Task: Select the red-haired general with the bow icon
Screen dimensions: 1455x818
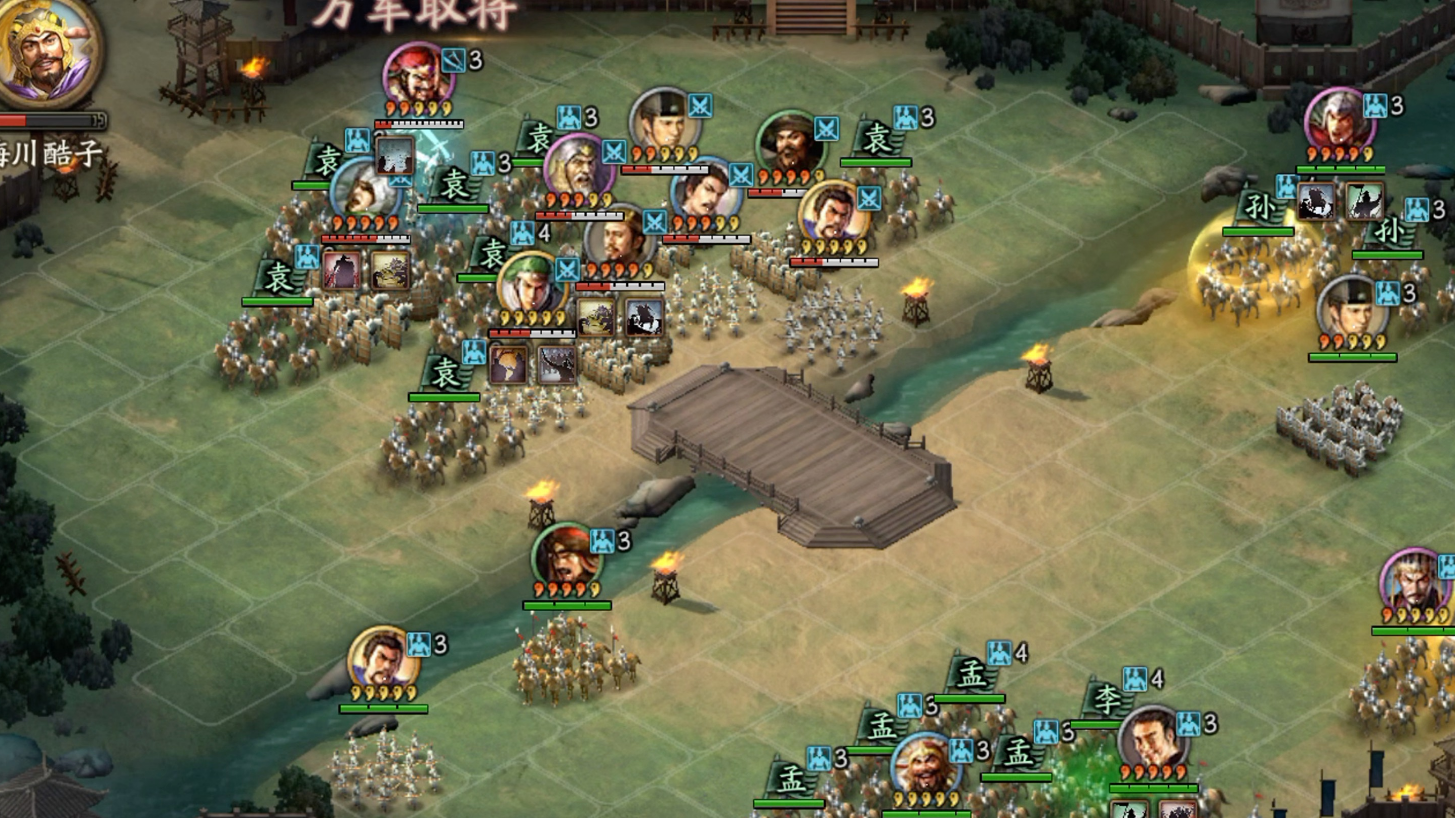Action: [417, 76]
